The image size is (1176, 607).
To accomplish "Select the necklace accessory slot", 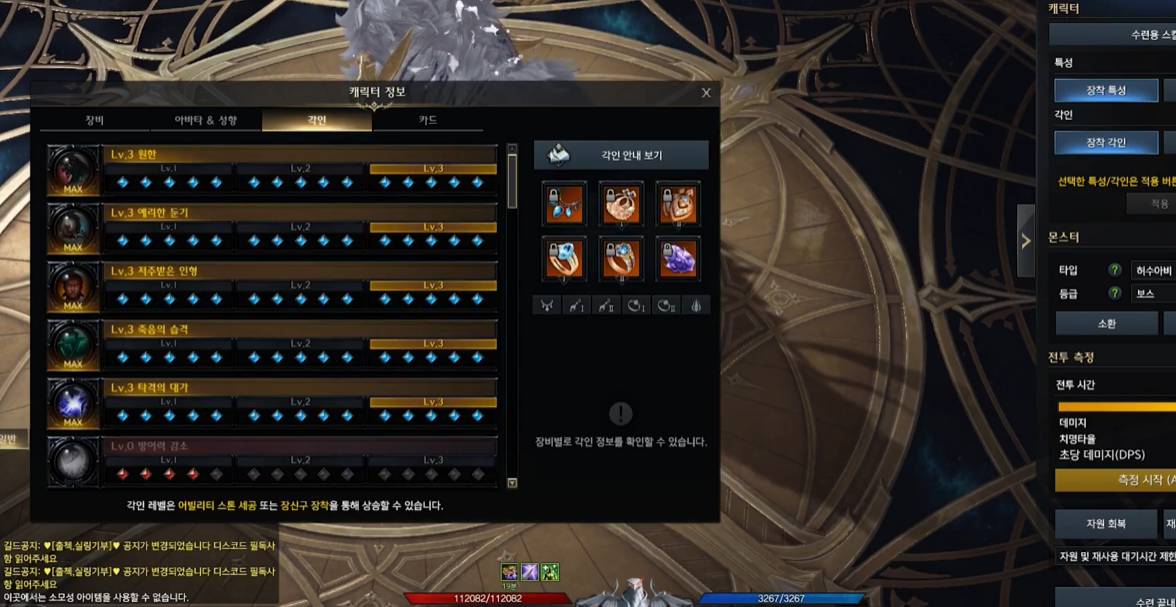I will (562, 203).
